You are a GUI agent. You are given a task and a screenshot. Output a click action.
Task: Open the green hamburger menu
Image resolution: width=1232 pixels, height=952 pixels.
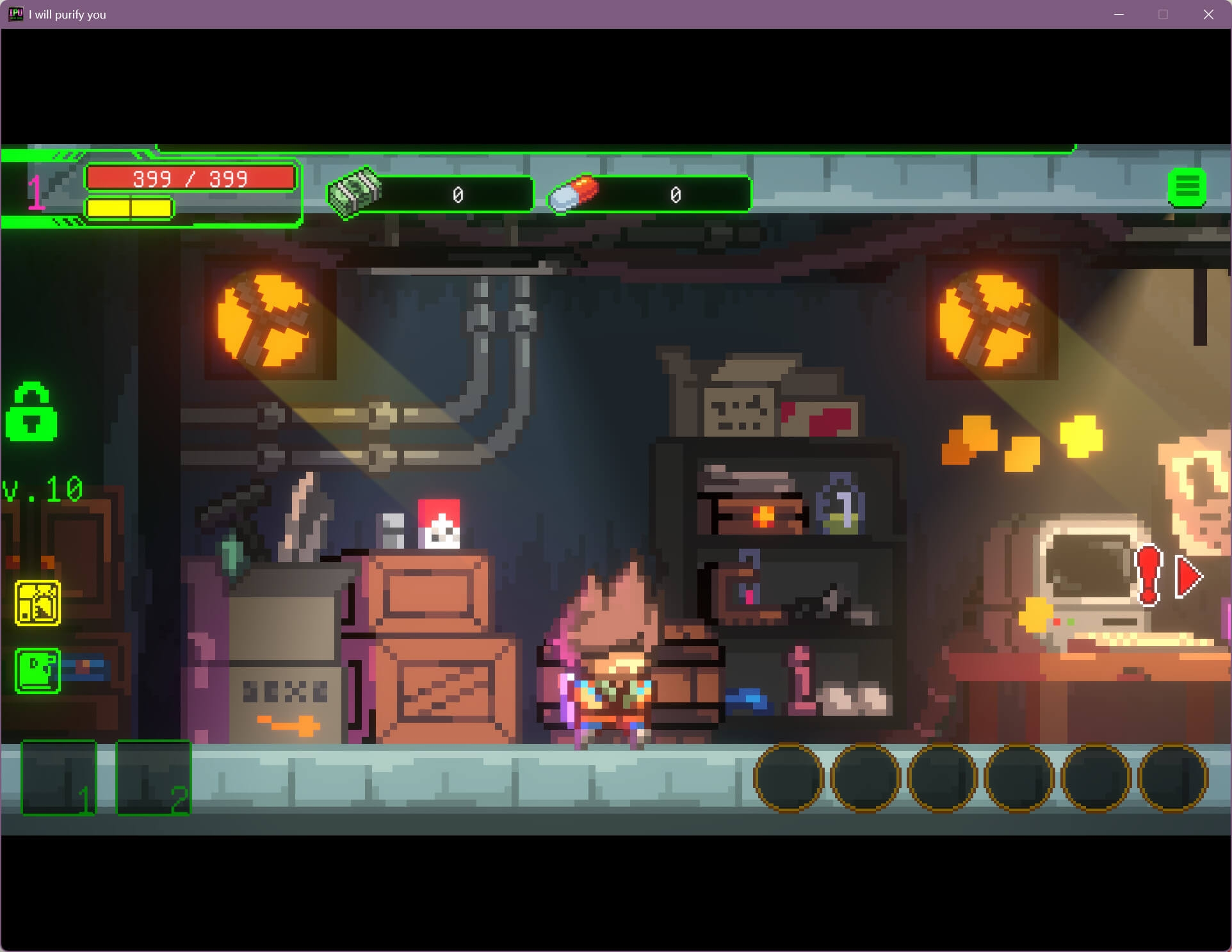[x=1187, y=188]
